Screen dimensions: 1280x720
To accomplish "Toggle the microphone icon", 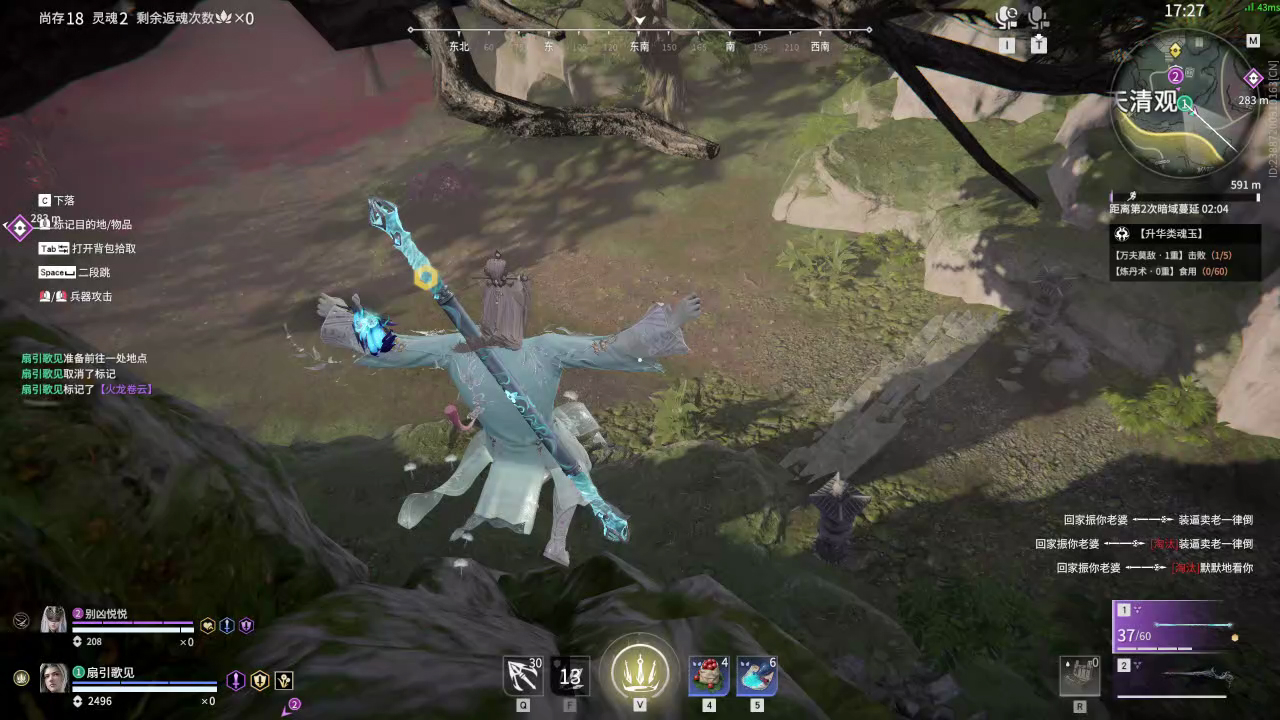I will point(1039,17).
